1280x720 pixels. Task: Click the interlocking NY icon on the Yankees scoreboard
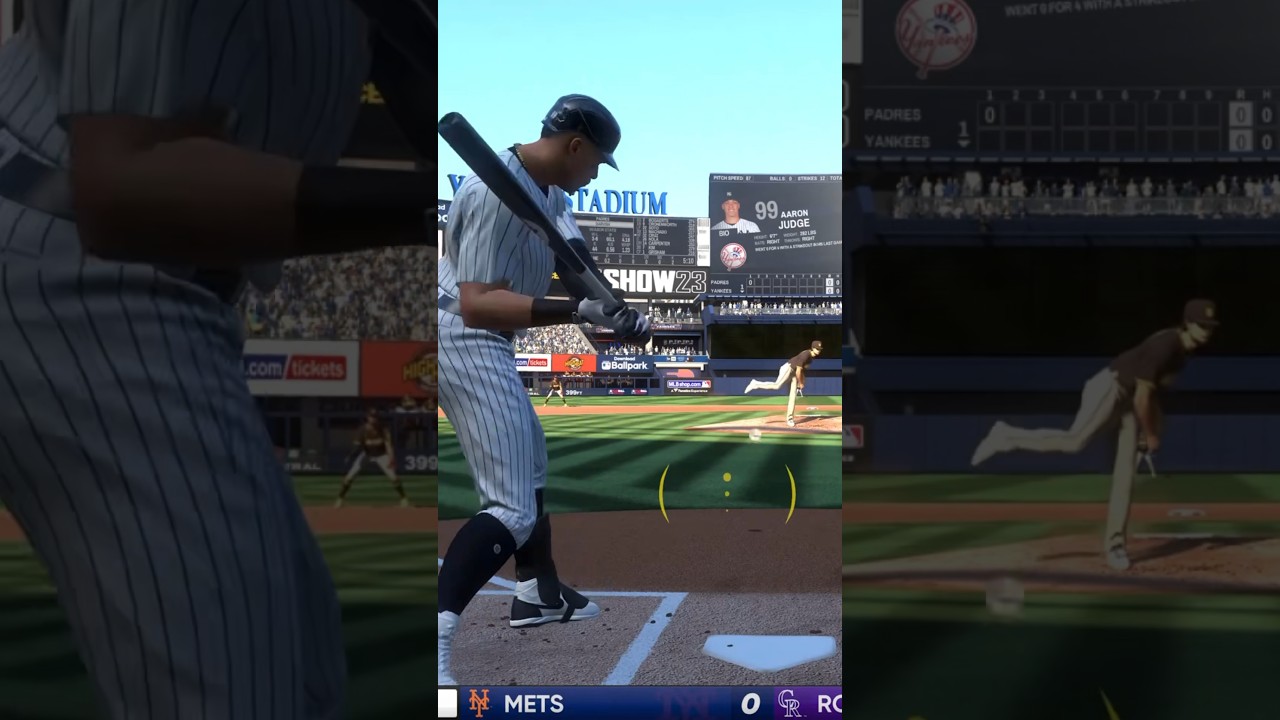[x=731, y=194]
